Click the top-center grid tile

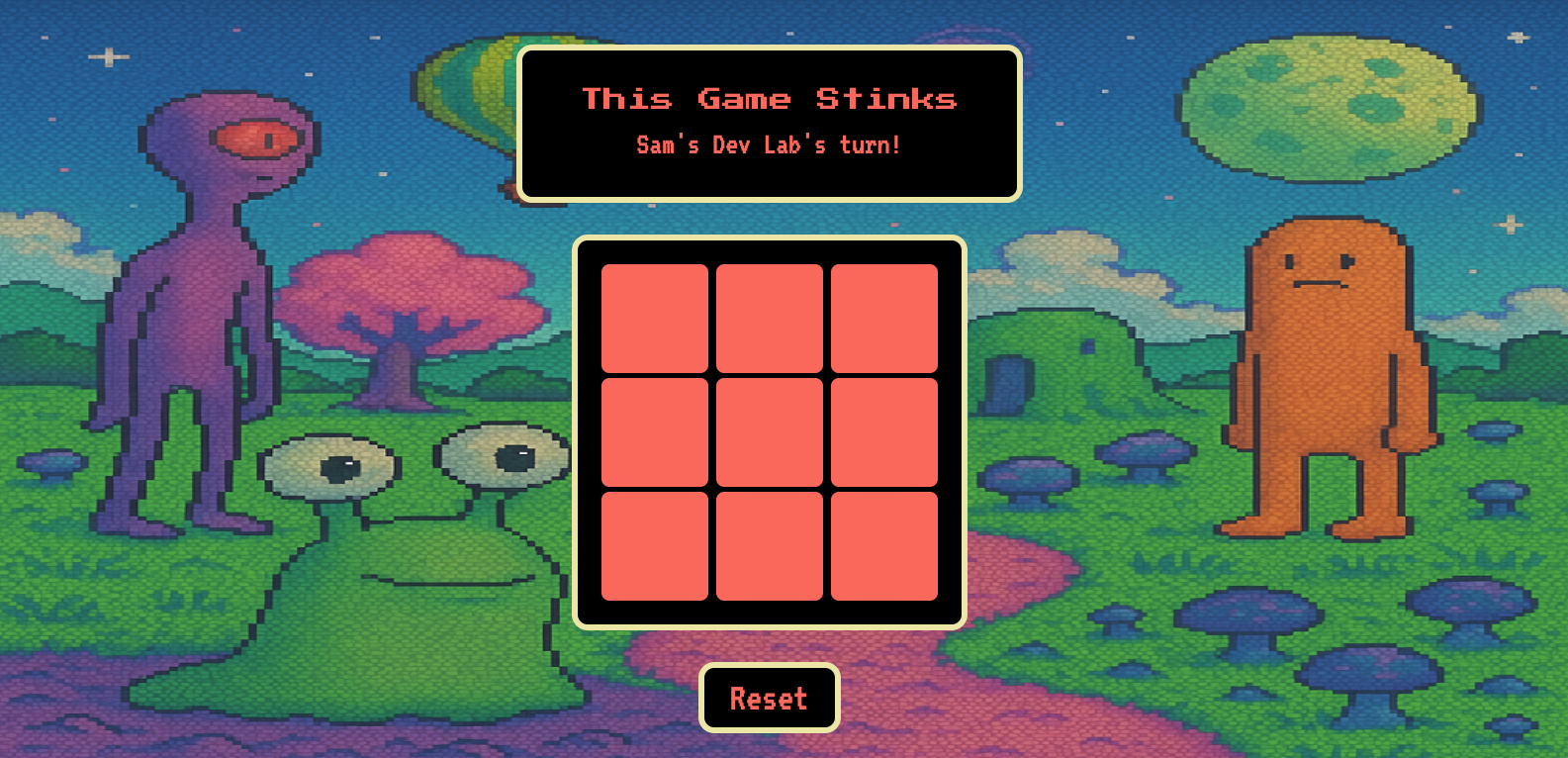pos(770,315)
